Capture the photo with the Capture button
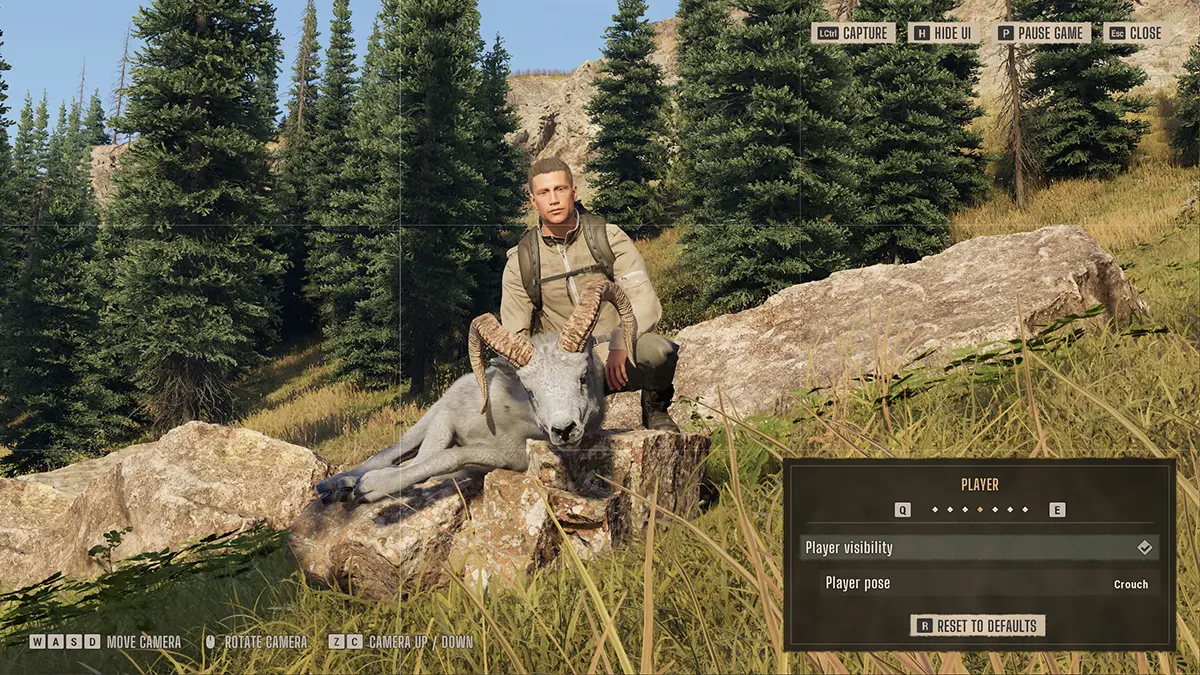This screenshot has height=675, width=1200. 853,33
